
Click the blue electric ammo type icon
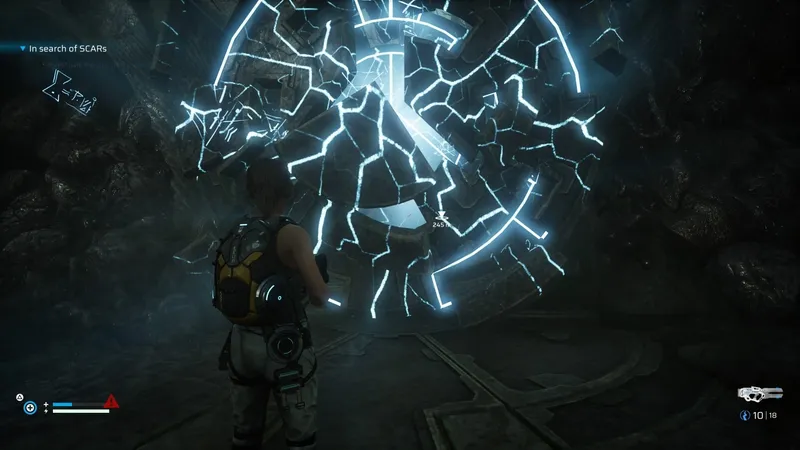[743, 414]
